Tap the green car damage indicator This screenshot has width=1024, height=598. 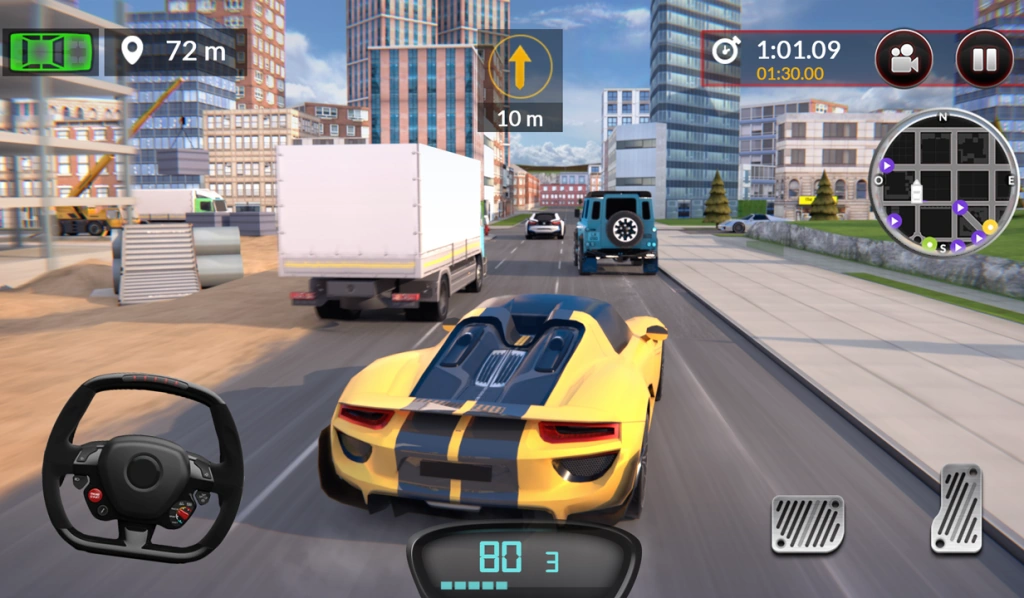click(x=51, y=51)
